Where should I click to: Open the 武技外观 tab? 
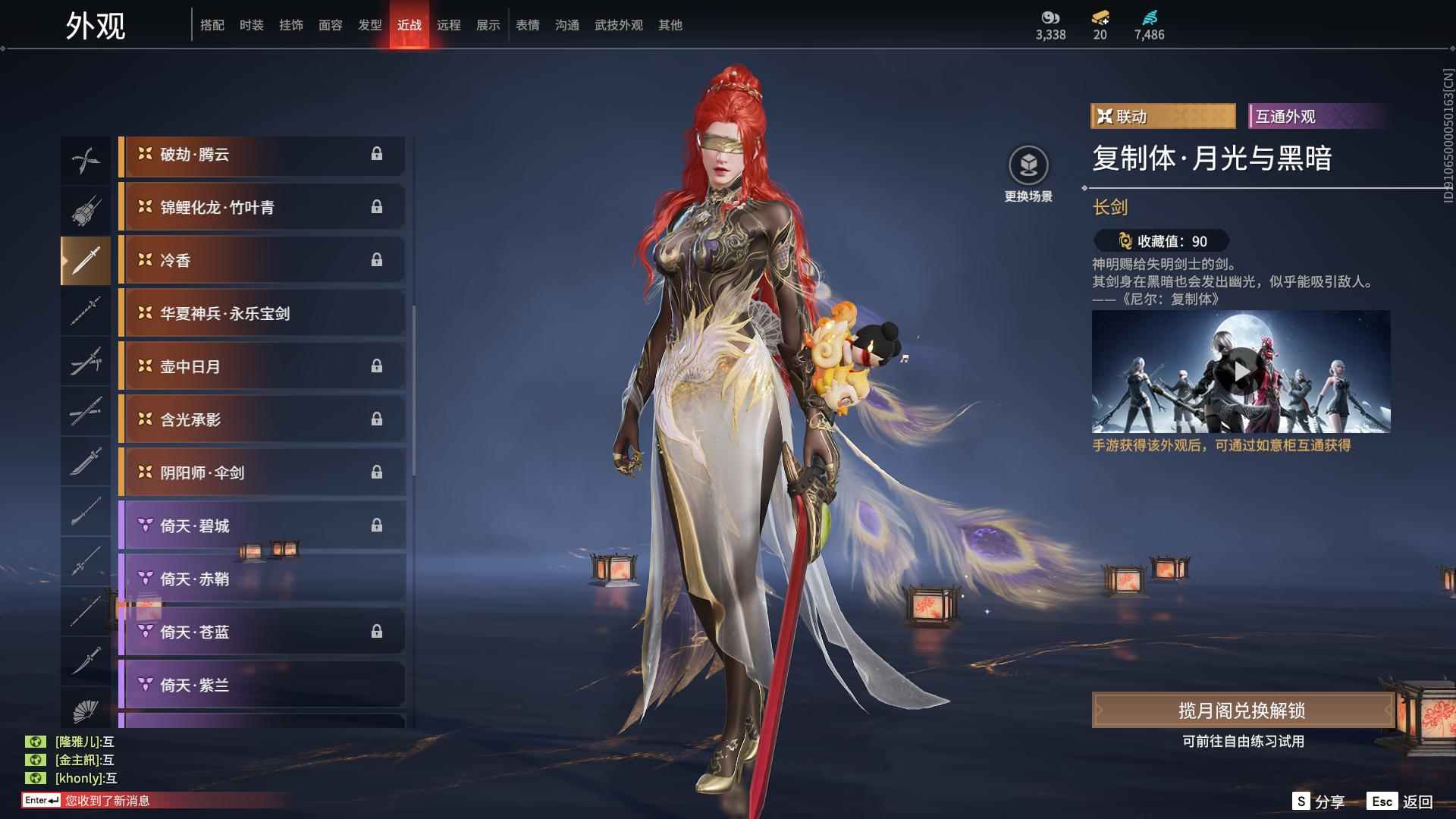coord(618,25)
